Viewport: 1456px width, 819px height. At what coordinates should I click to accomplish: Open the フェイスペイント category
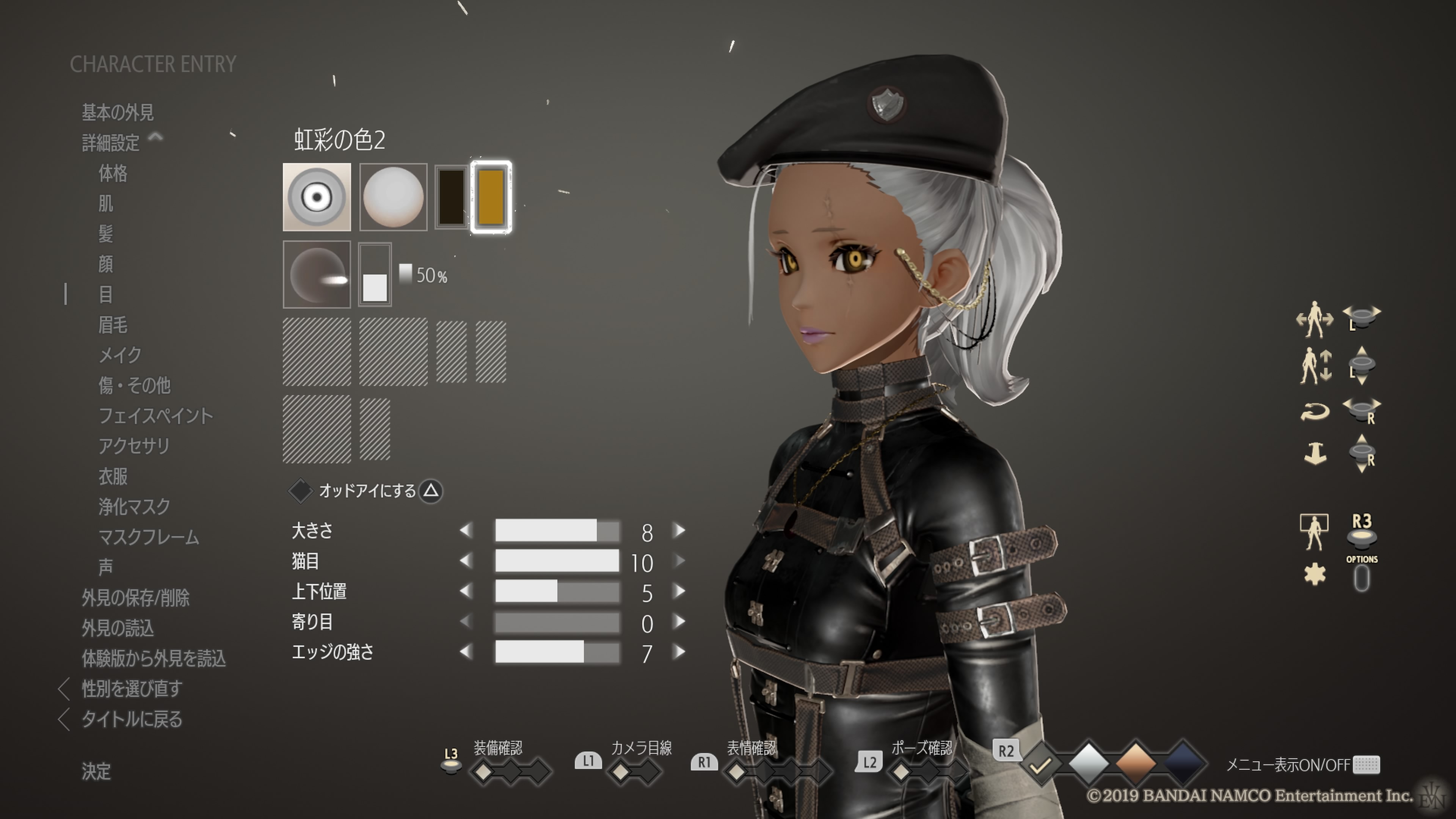coord(155,416)
